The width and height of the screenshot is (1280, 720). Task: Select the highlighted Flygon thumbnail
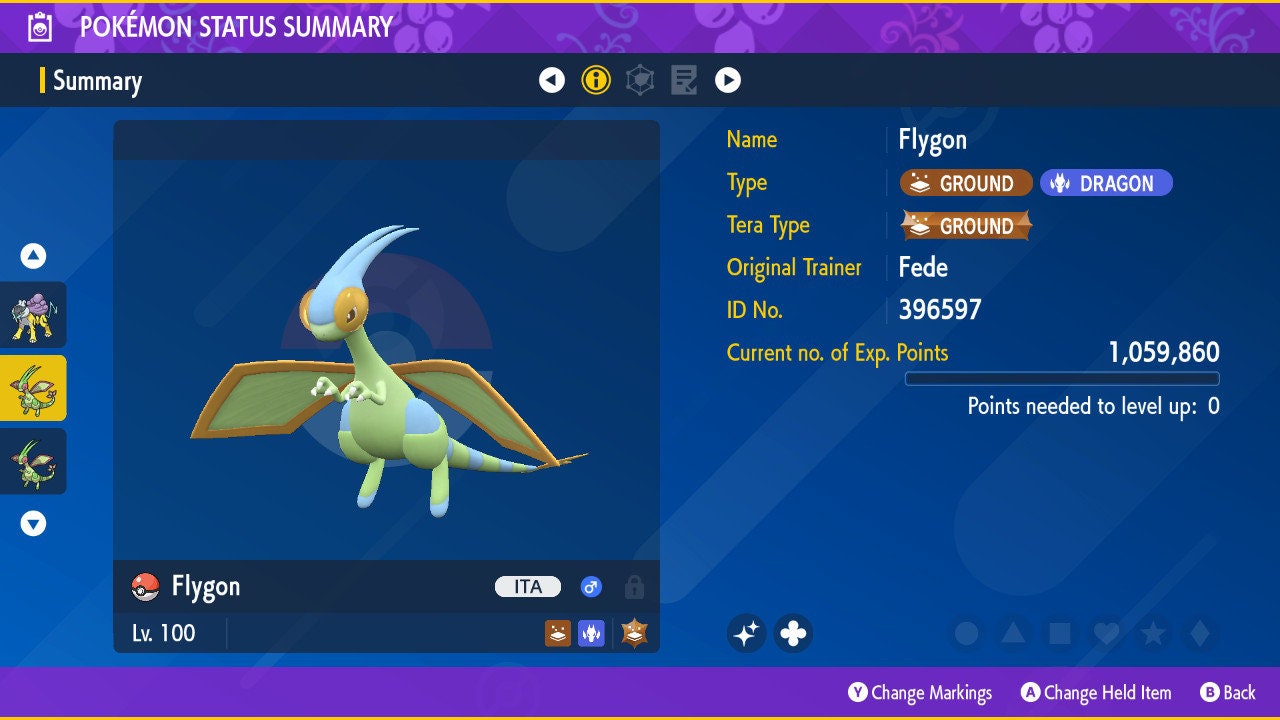point(33,388)
